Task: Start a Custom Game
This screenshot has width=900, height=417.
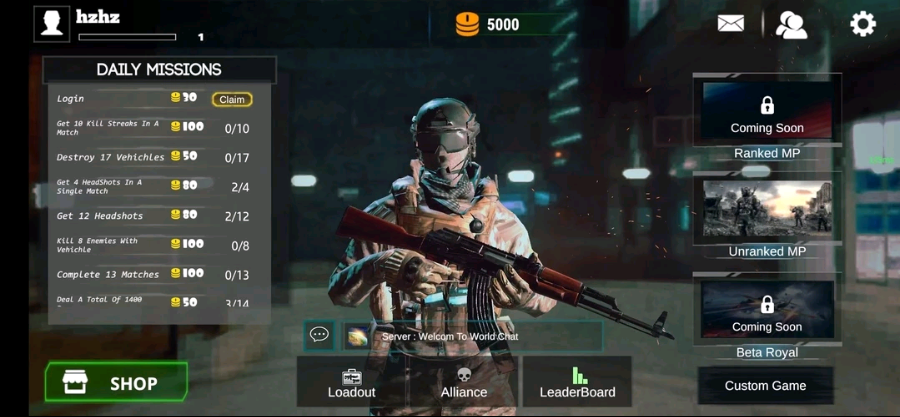Action: click(x=765, y=385)
